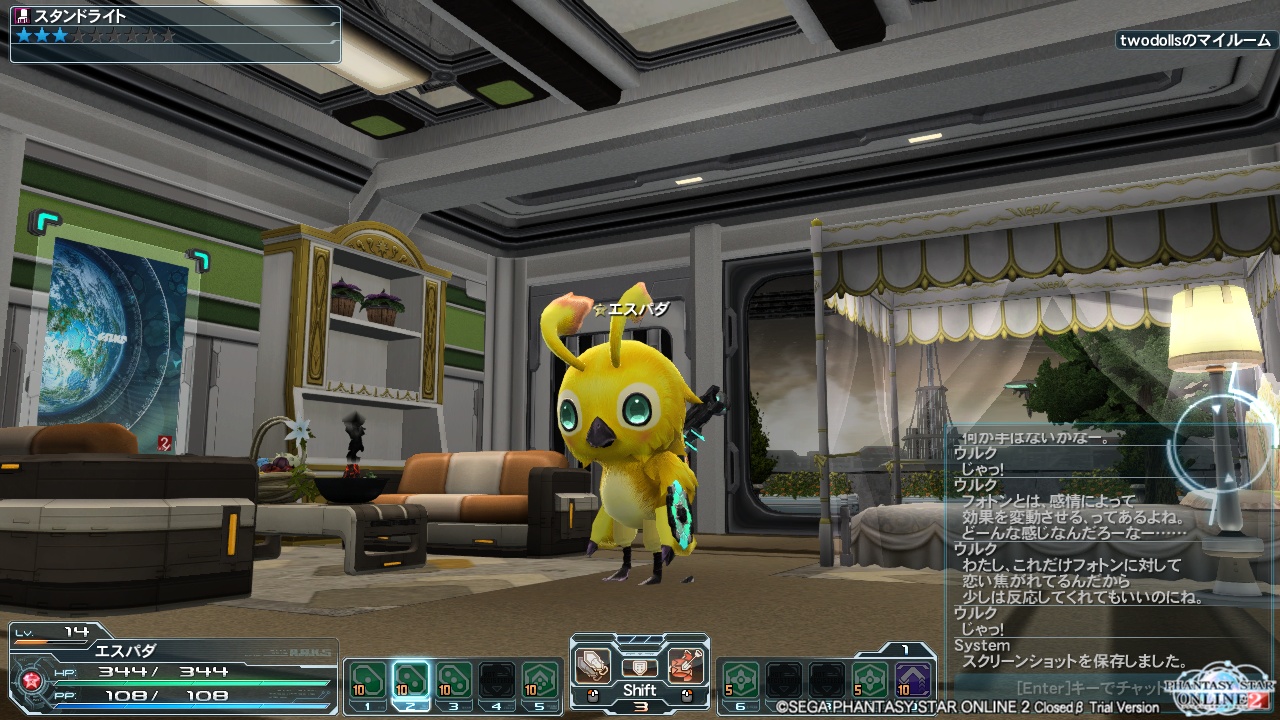
Task: Select the orange gunslash action icon
Action: (x=685, y=663)
